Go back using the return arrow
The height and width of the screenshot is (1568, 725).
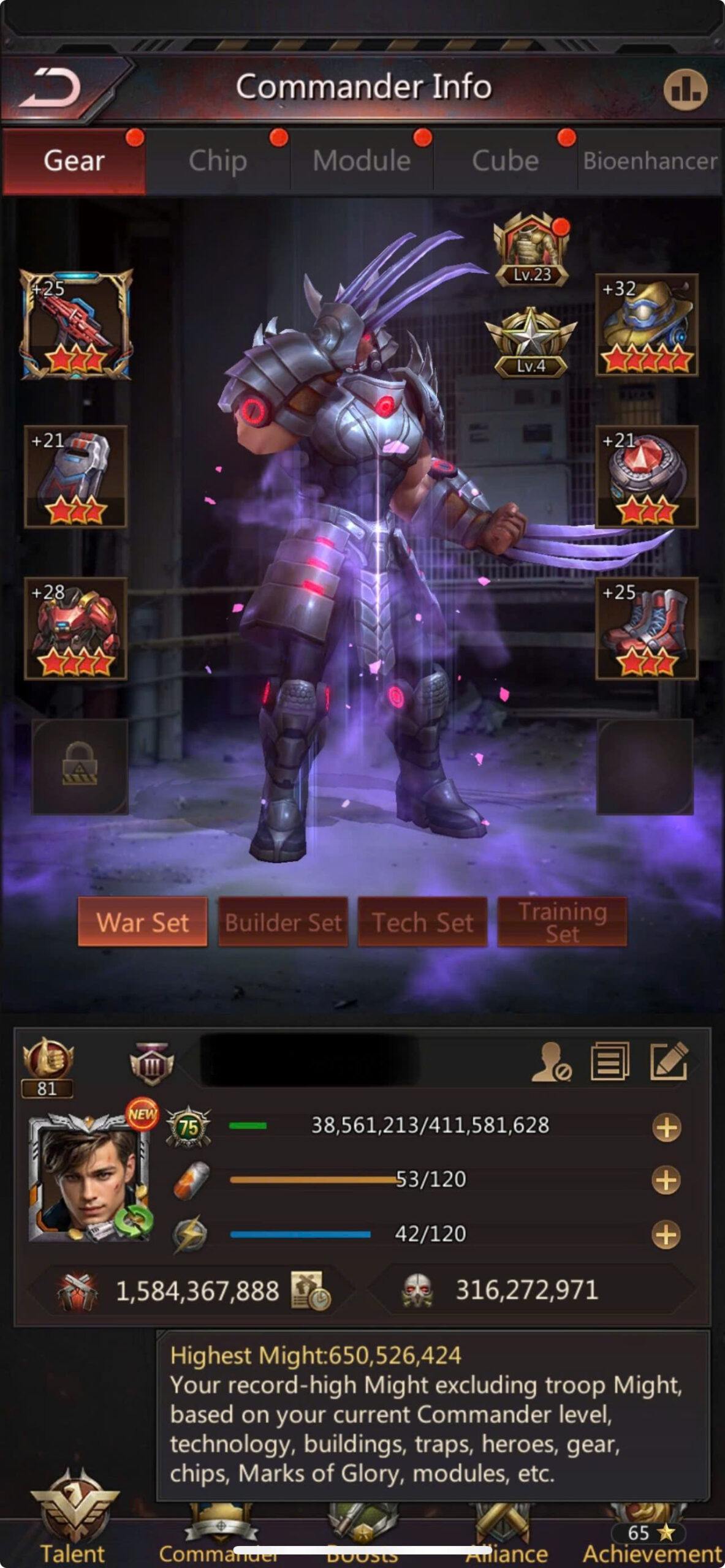[51, 88]
